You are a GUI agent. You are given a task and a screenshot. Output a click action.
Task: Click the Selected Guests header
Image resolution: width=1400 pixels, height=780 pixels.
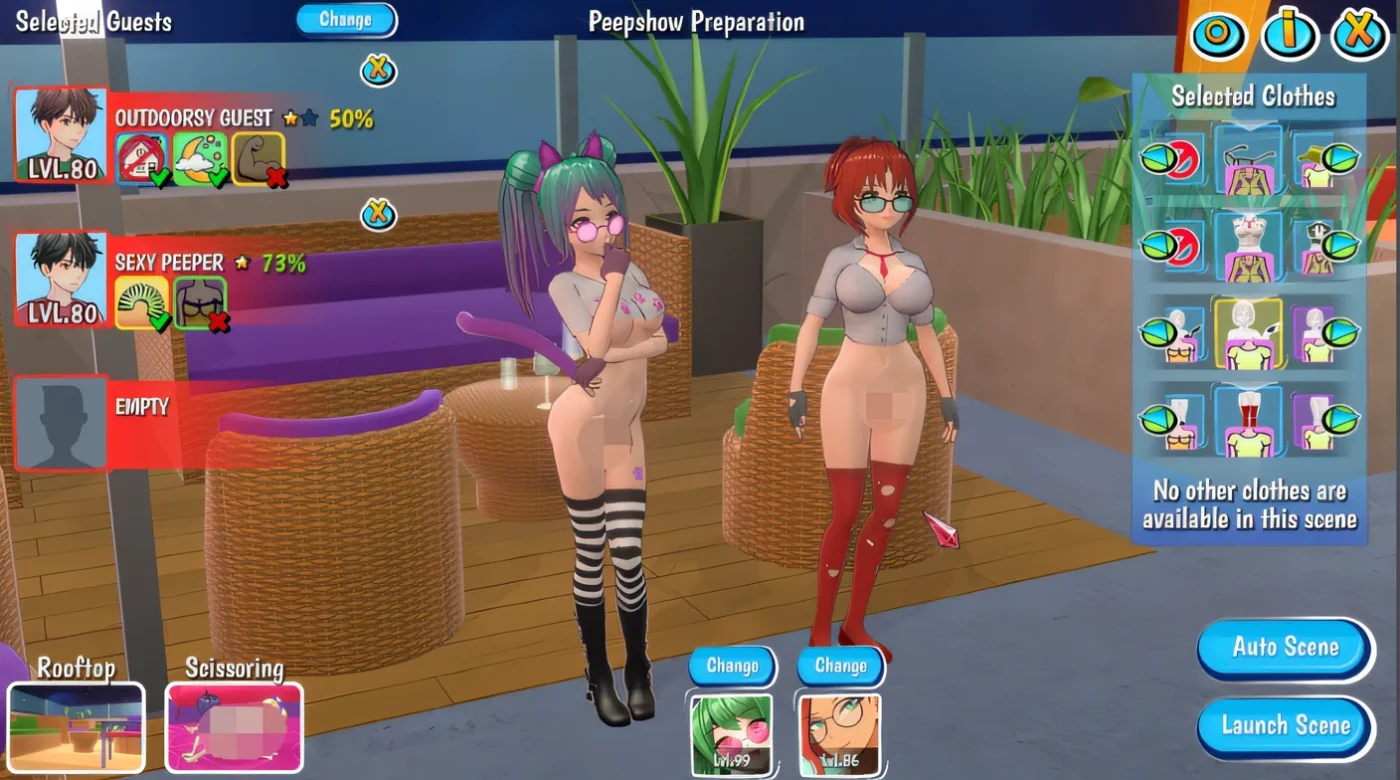point(95,20)
